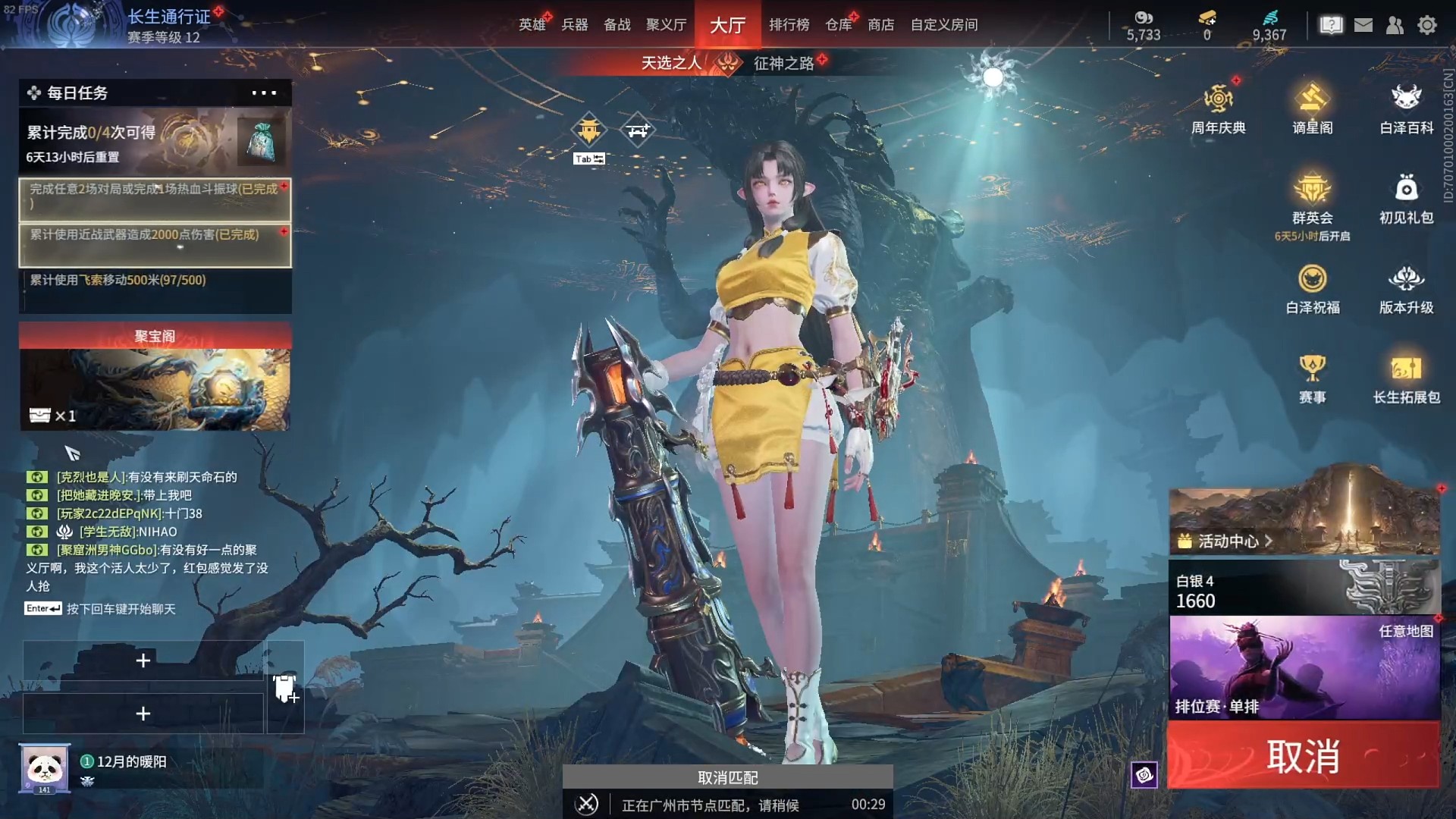Open the 征神之路 sub-tab
The height and width of the screenshot is (819, 1456).
pyautogui.click(x=783, y=63)
